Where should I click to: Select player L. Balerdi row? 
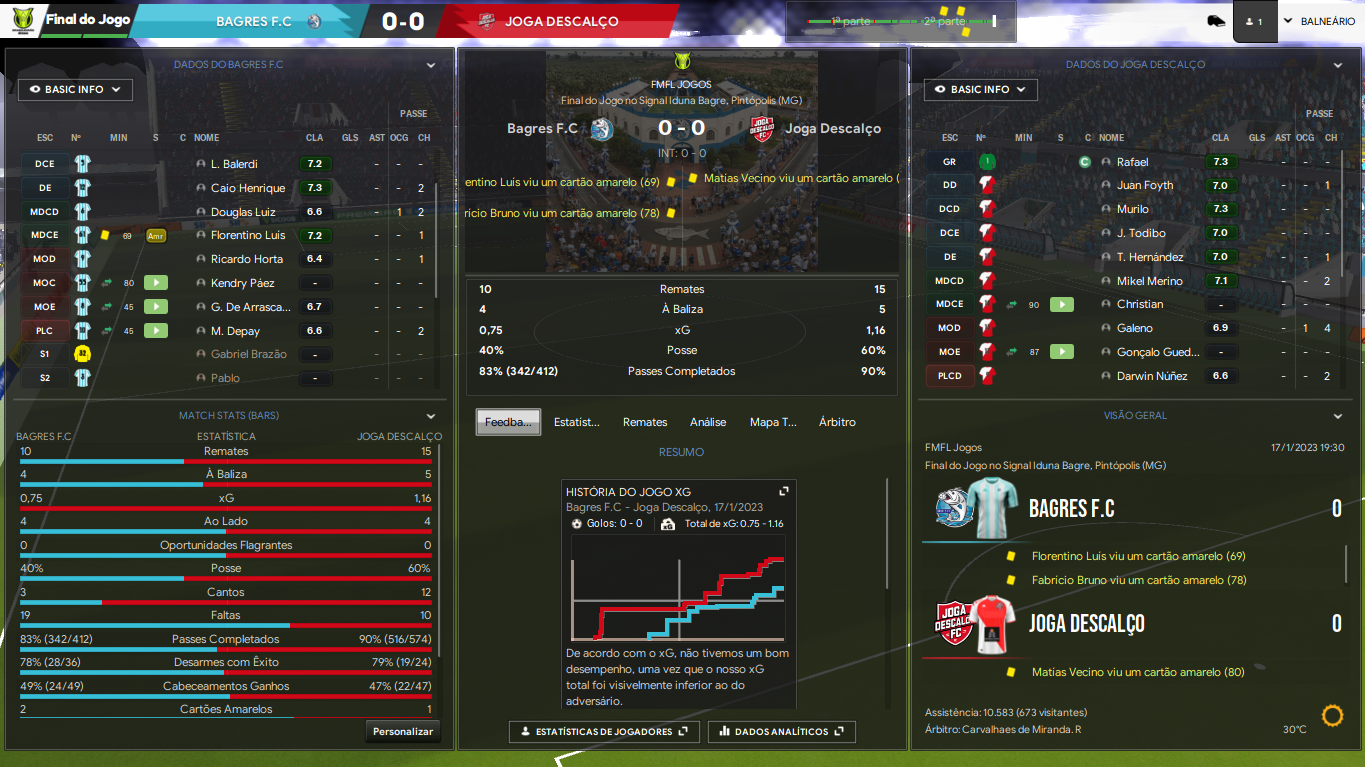click(x=234, y=164)
